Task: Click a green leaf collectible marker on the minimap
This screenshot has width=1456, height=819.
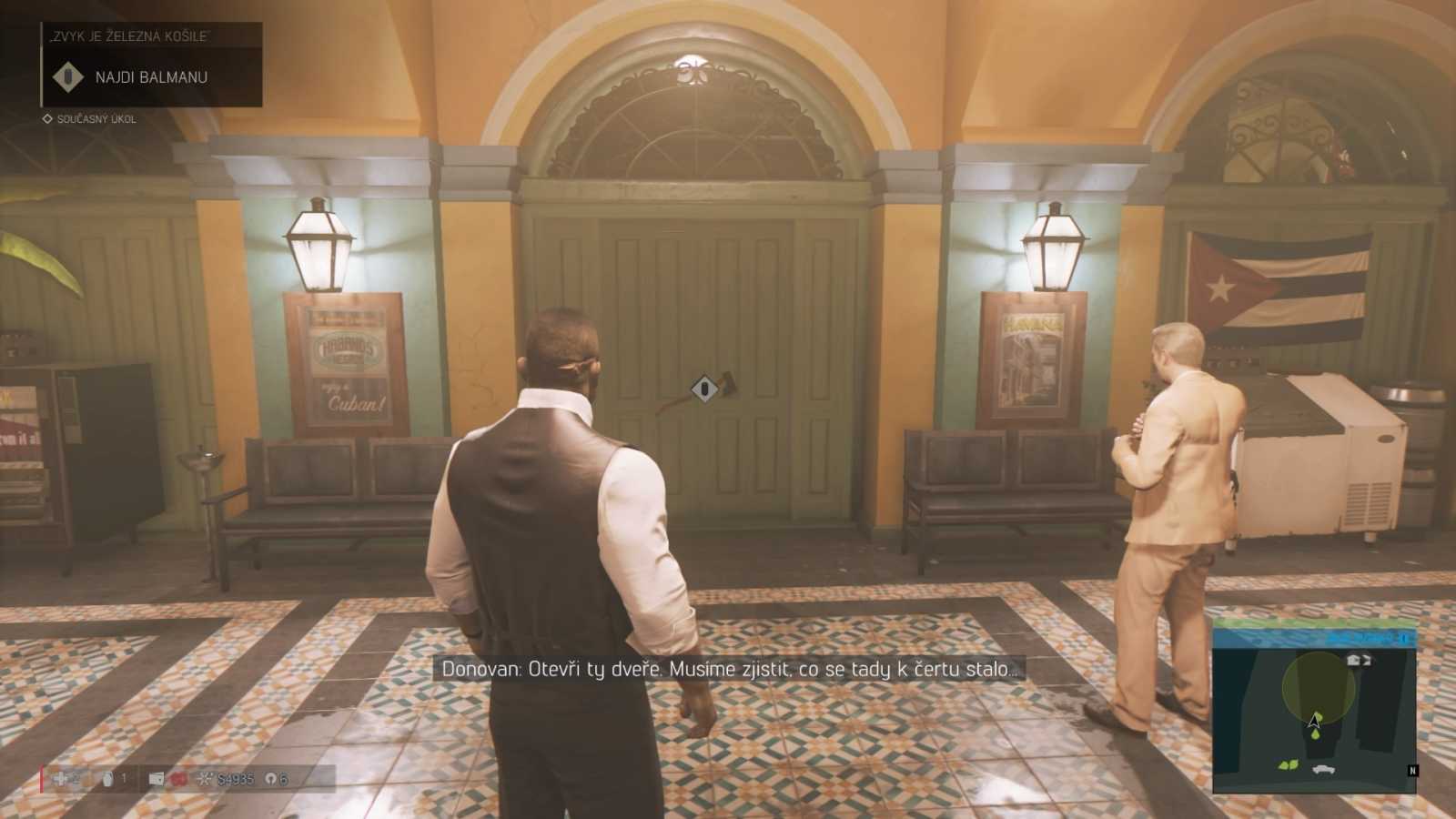Action: coord(1287,765)
